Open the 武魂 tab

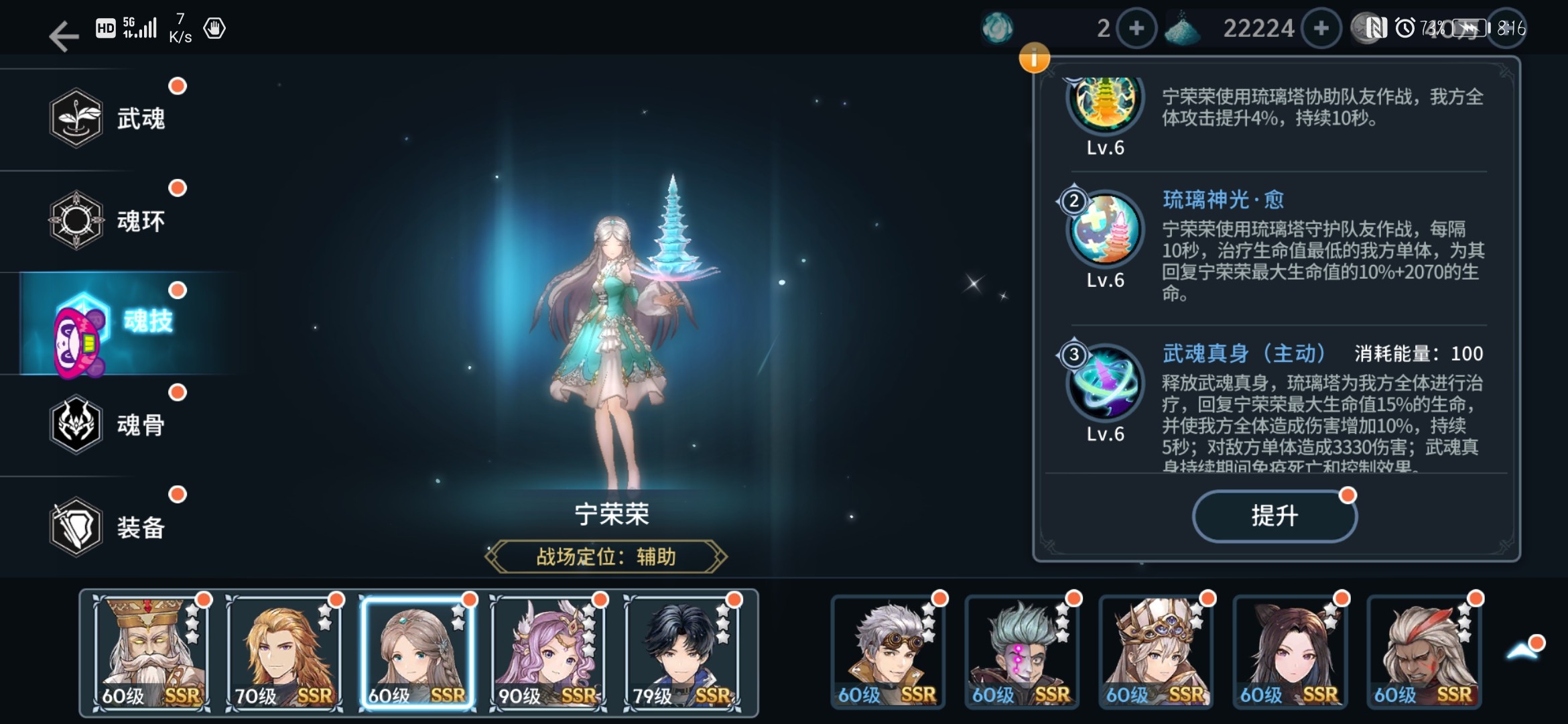[x=107, y=119]
